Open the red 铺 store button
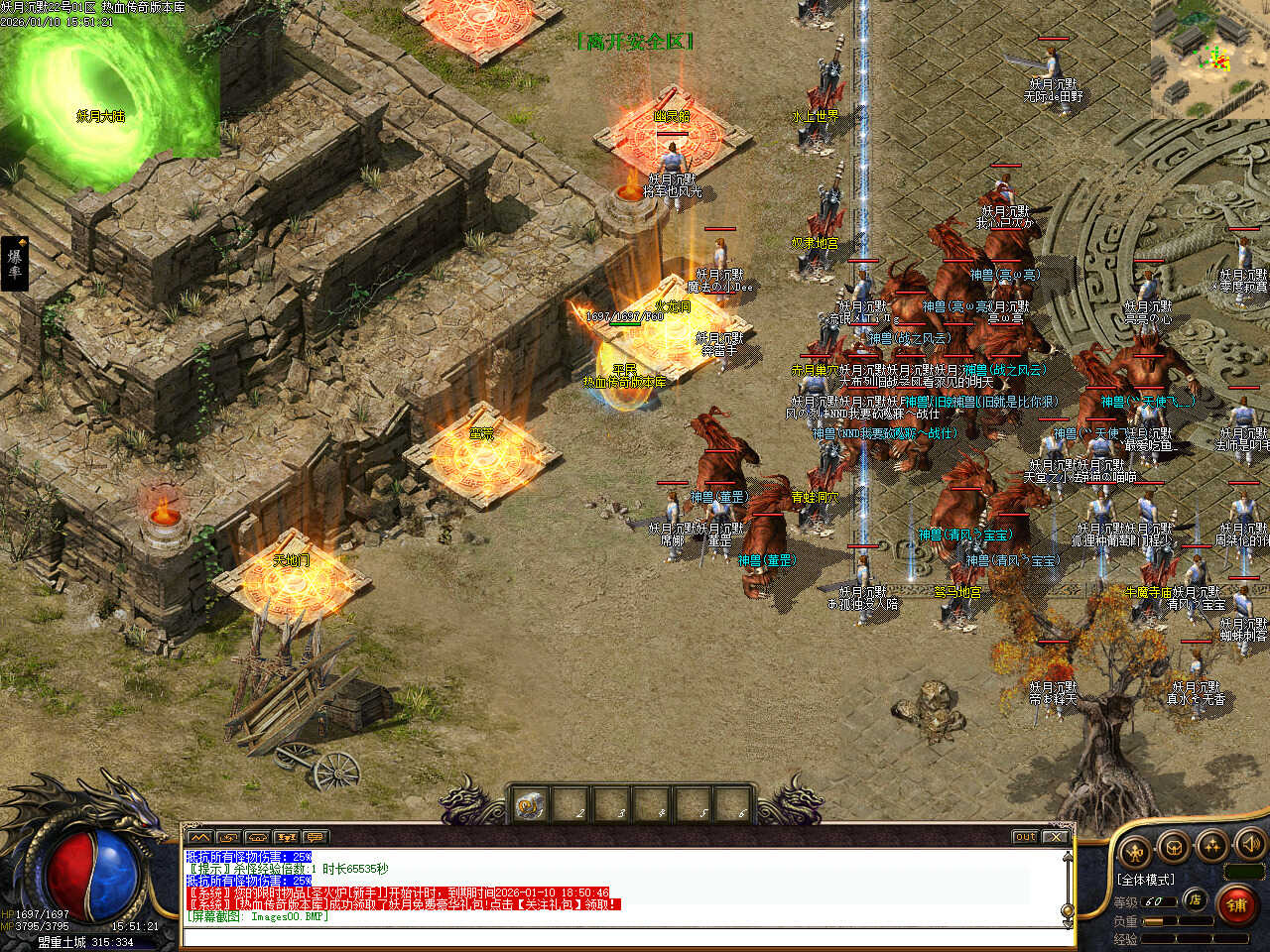 click(1236, 904)
